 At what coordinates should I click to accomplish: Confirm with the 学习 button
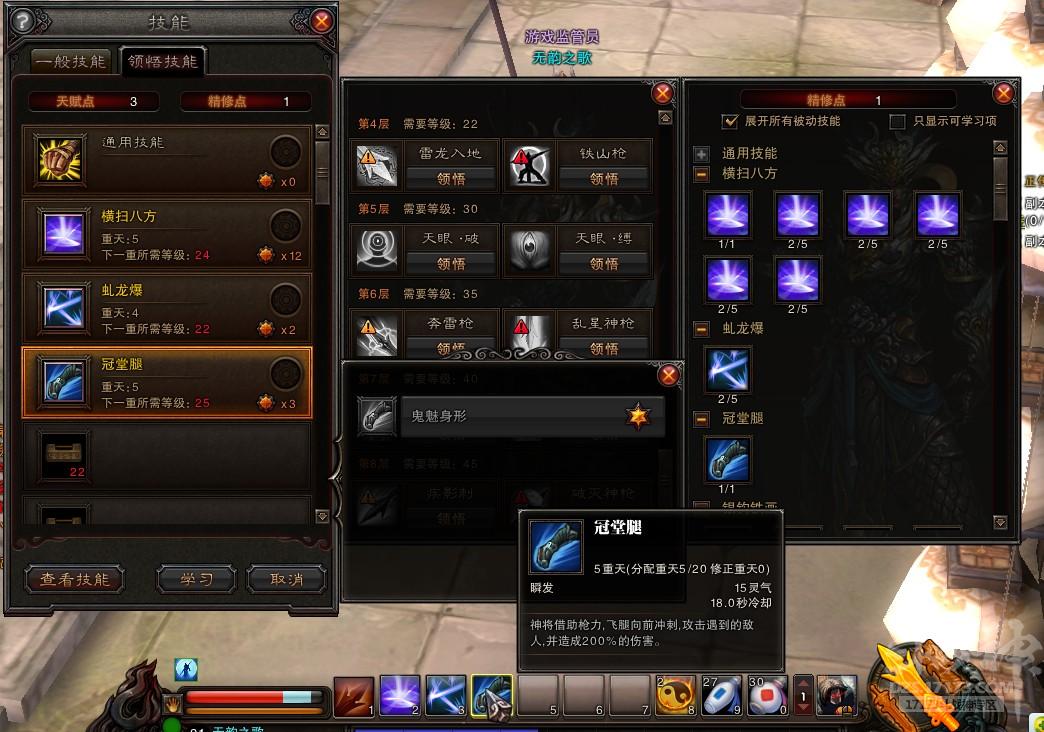tap(196, 579)
